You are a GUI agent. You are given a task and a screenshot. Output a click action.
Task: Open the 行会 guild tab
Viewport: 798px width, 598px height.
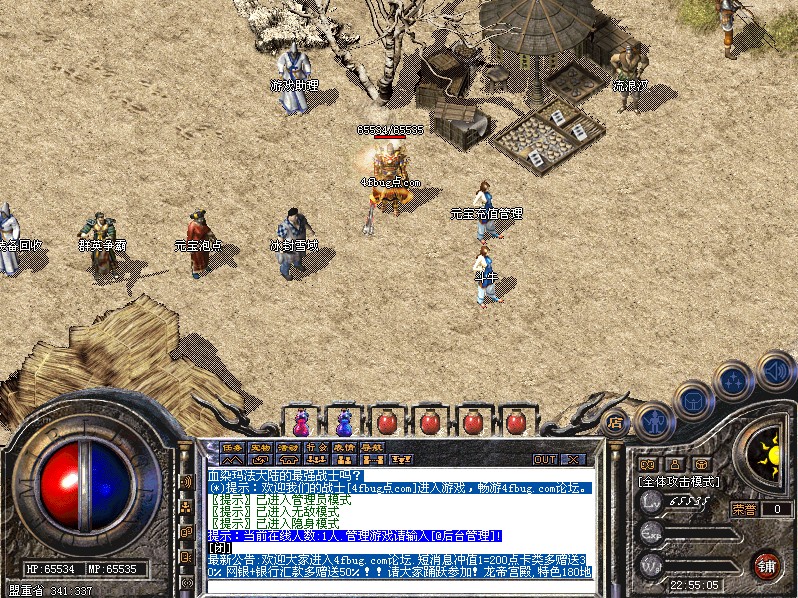click(x=316, y=446)
